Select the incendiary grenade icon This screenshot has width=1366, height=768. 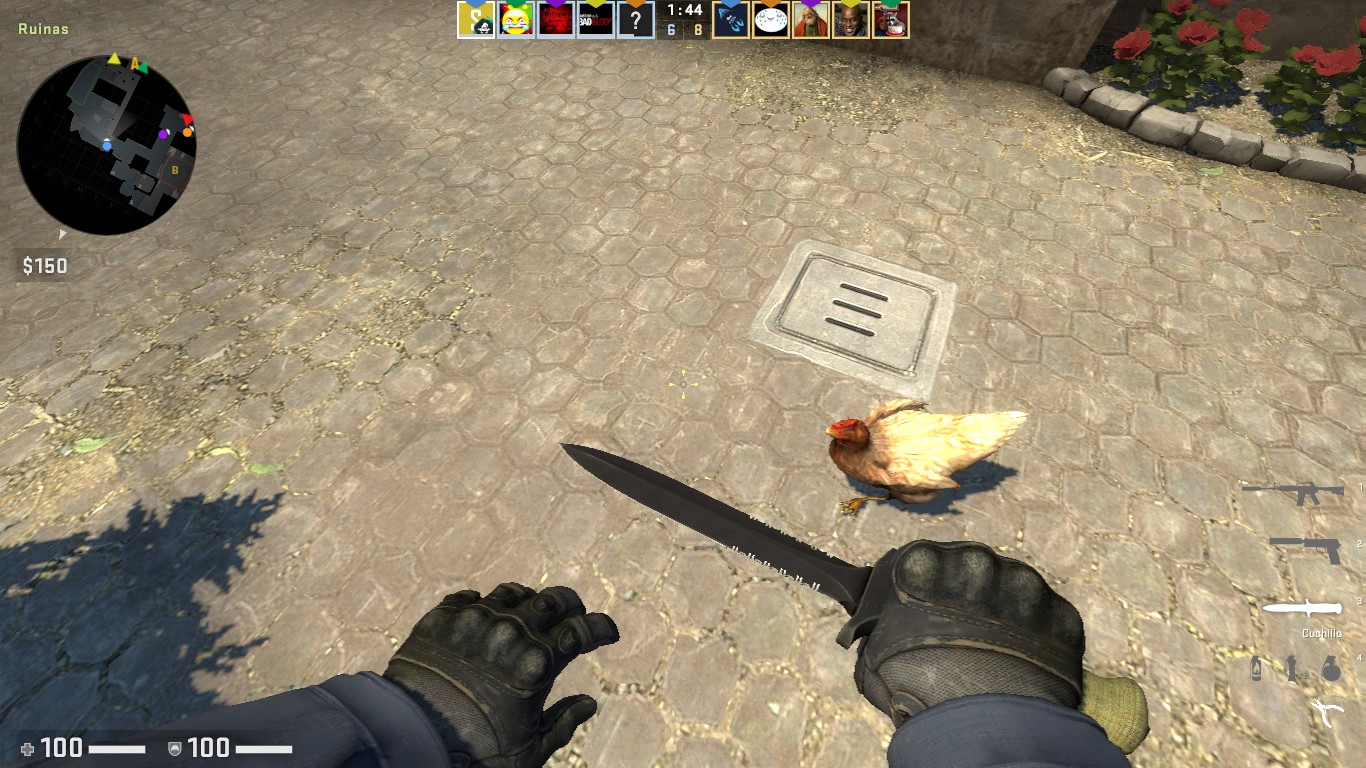point(1258,668)
